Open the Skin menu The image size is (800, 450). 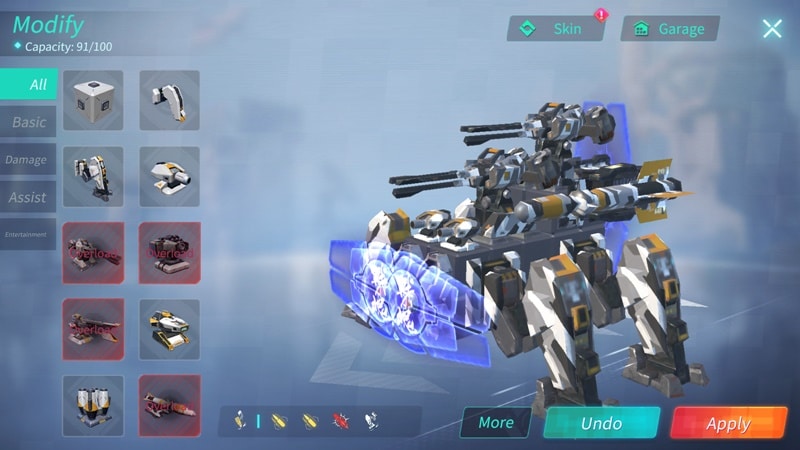coord(556,29)
